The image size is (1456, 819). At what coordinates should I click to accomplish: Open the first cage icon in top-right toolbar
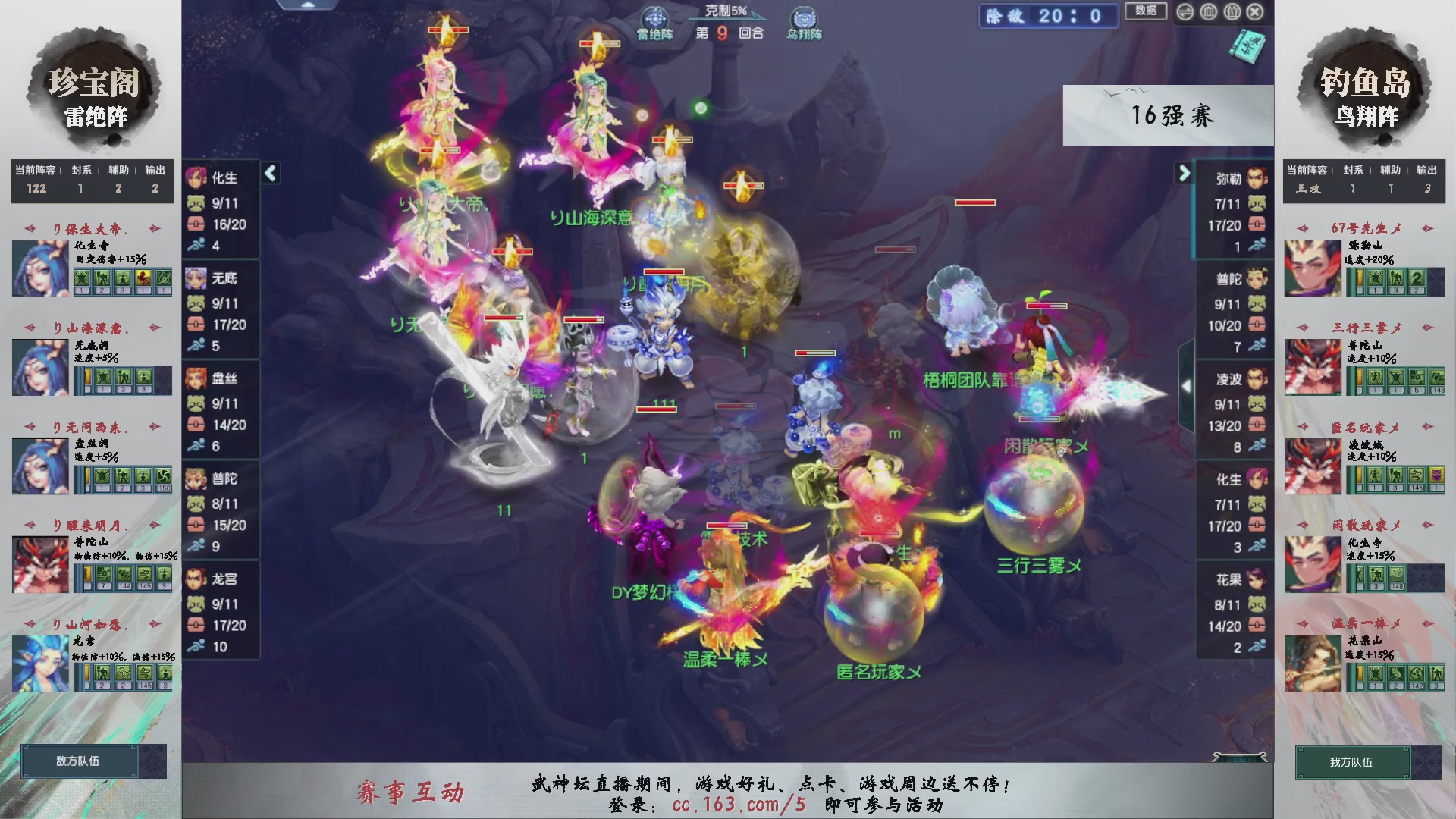pos(1207,11)
